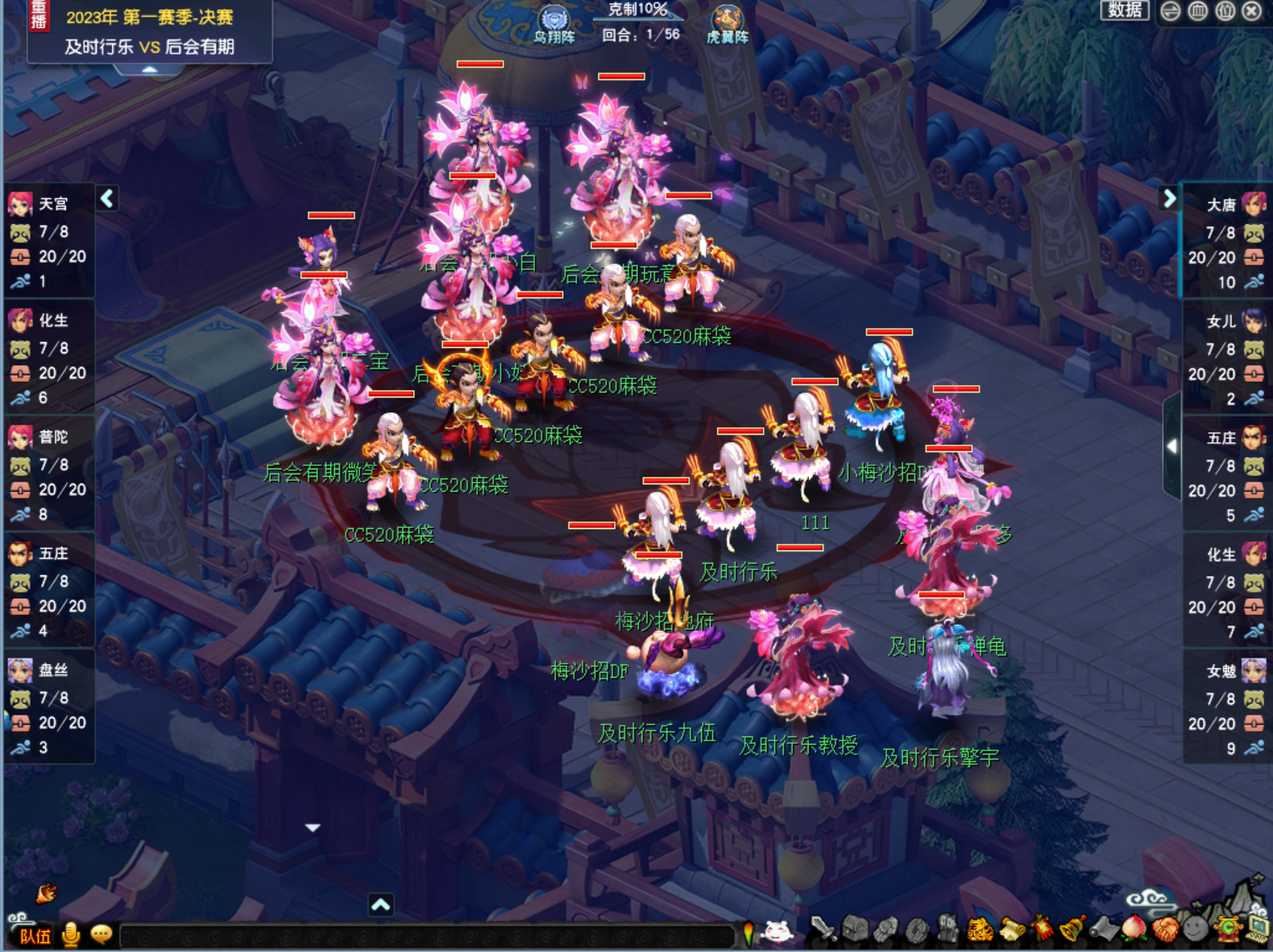The image size is (1273, 952).
Task: Select the 普陀 player row
Action: pos(48,474)
